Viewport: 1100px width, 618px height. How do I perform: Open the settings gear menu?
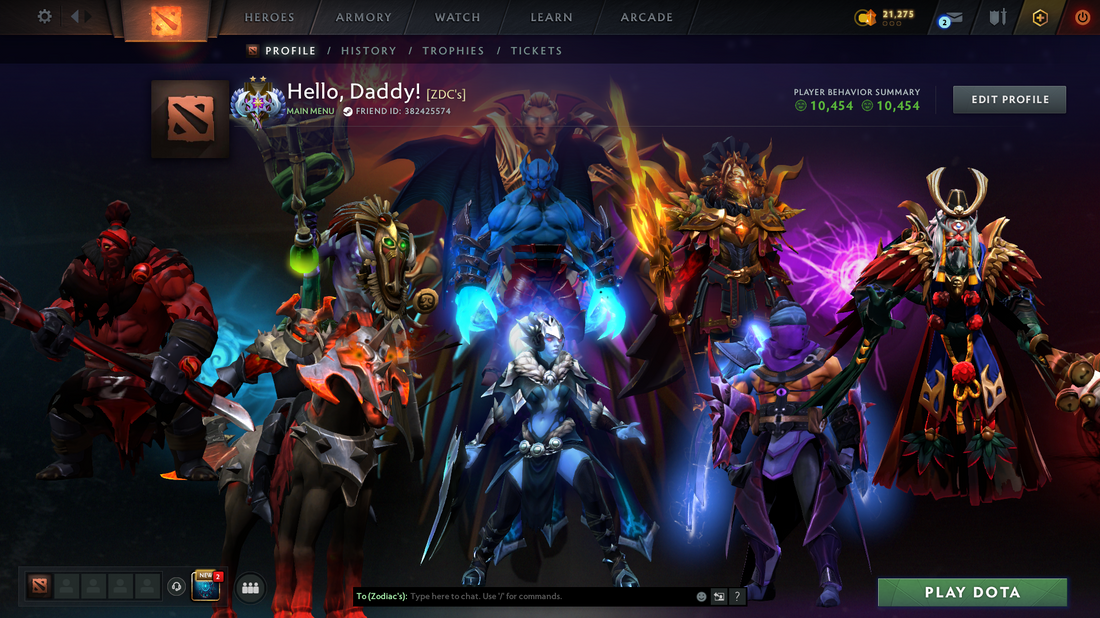click(44, 17)
